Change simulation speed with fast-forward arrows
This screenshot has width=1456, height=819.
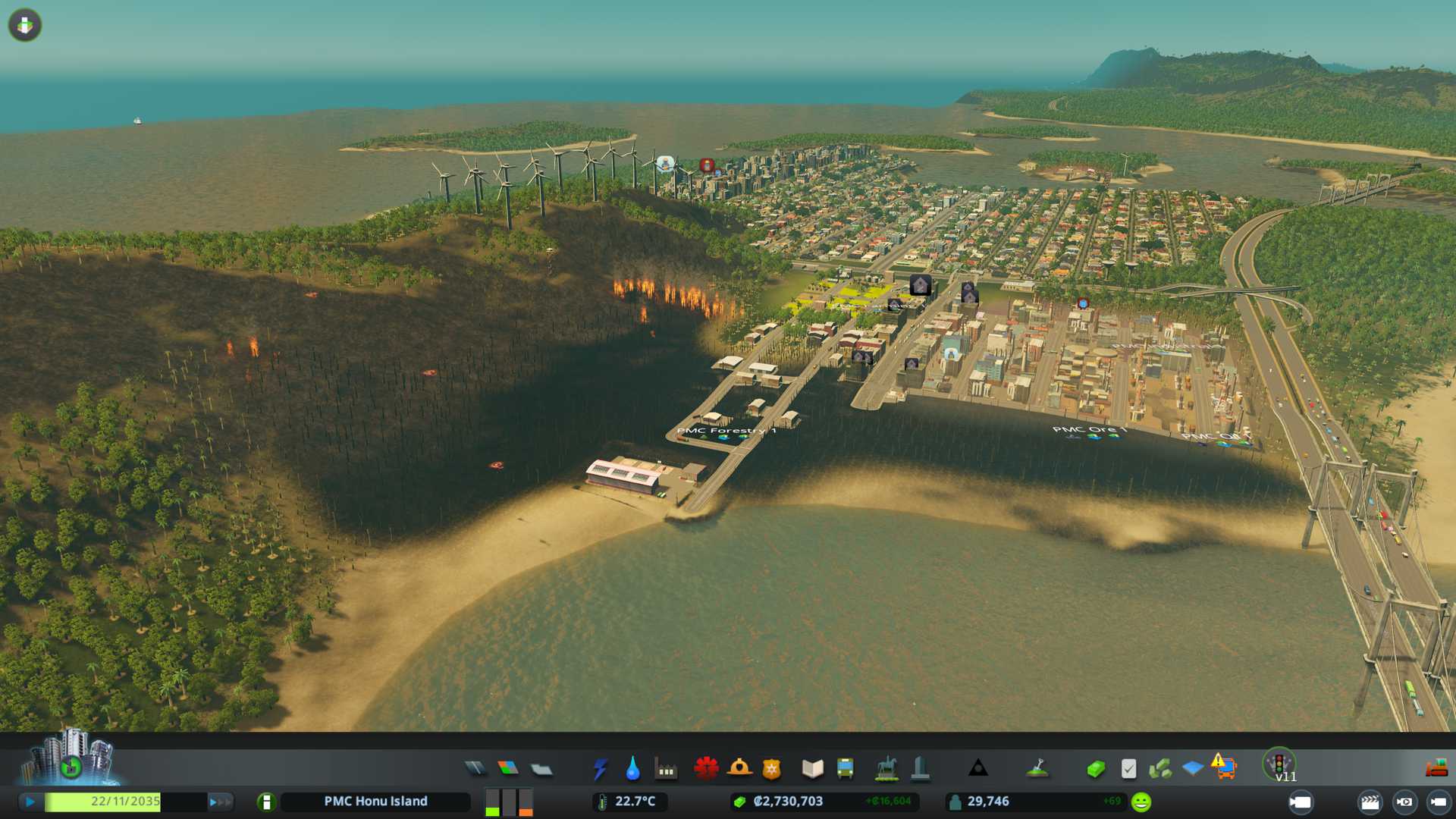[220, 802]
